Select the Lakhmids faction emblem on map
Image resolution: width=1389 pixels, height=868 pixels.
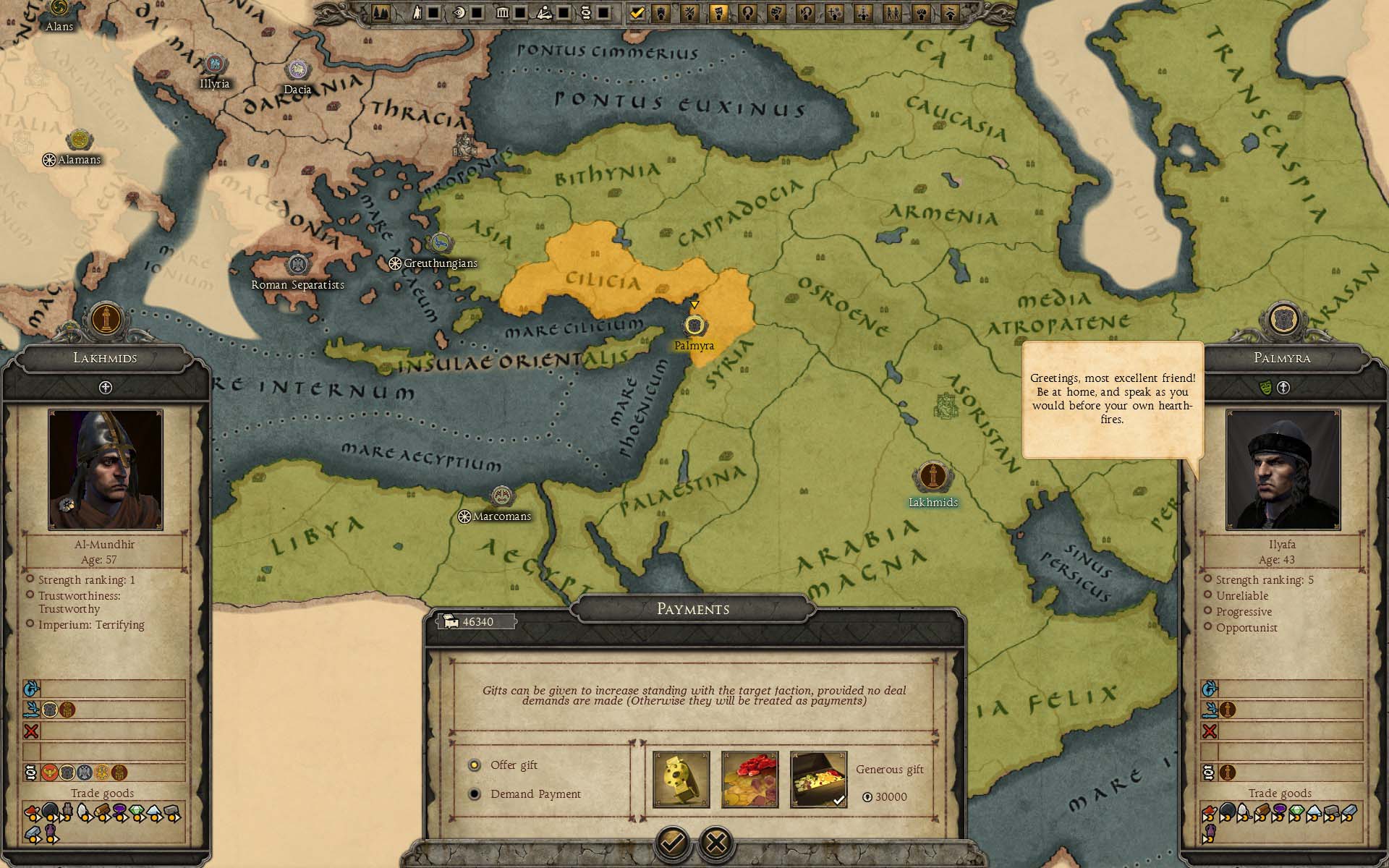click(933, 477)
